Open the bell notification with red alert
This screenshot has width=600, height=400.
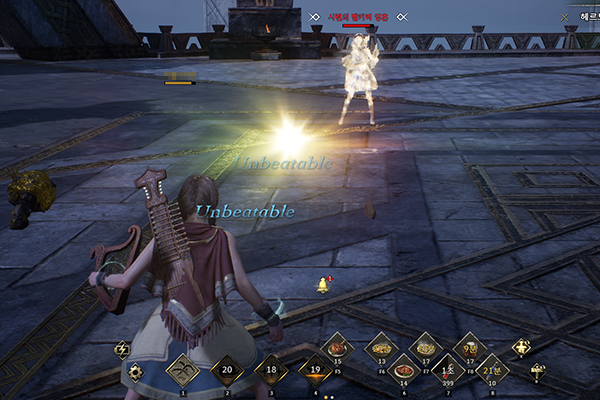click(323, 285)
